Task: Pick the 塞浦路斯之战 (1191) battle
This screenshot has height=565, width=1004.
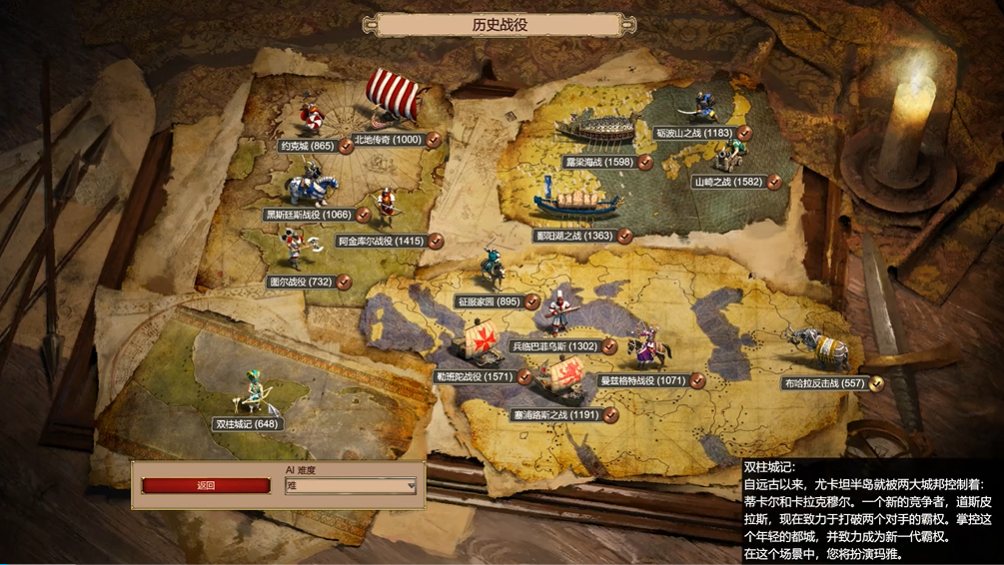Action: tap(563, 414)
